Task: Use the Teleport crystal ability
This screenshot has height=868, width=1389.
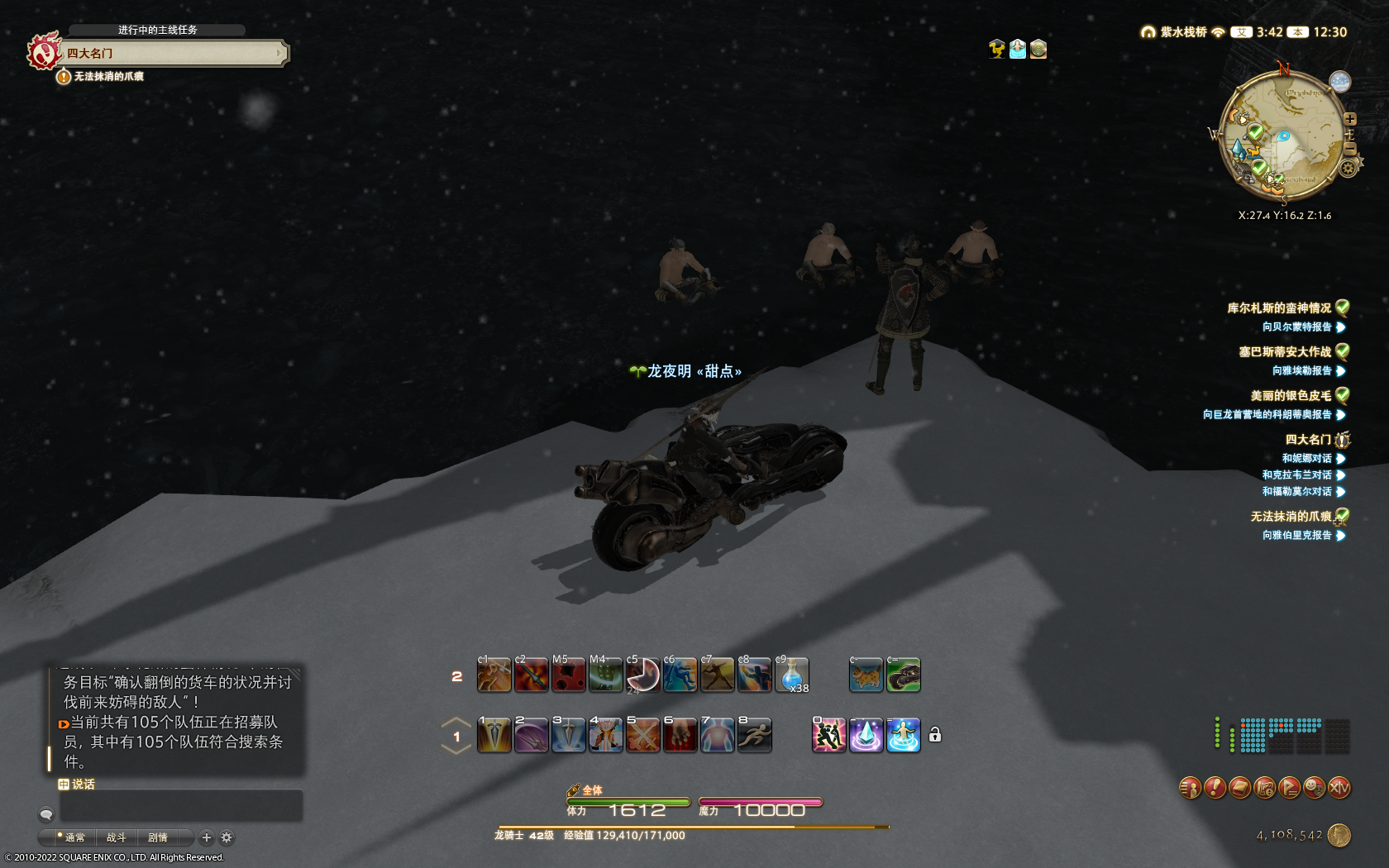Action: pos(866,735)
